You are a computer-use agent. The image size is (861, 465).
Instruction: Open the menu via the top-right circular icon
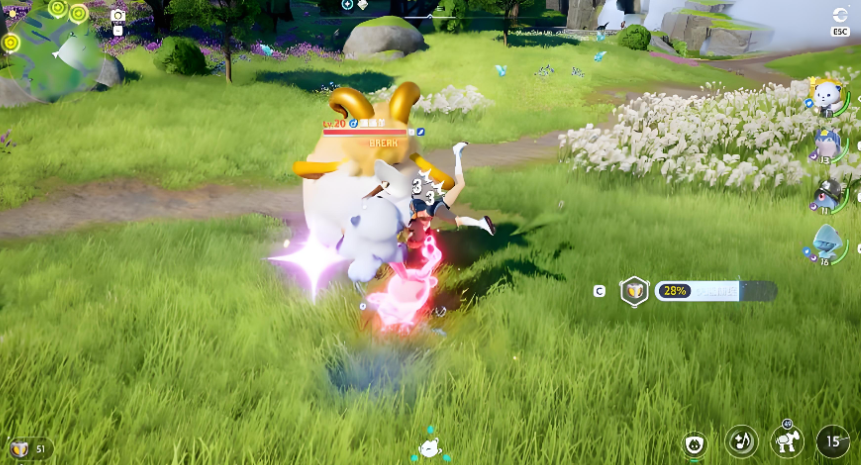click(840, 16)
